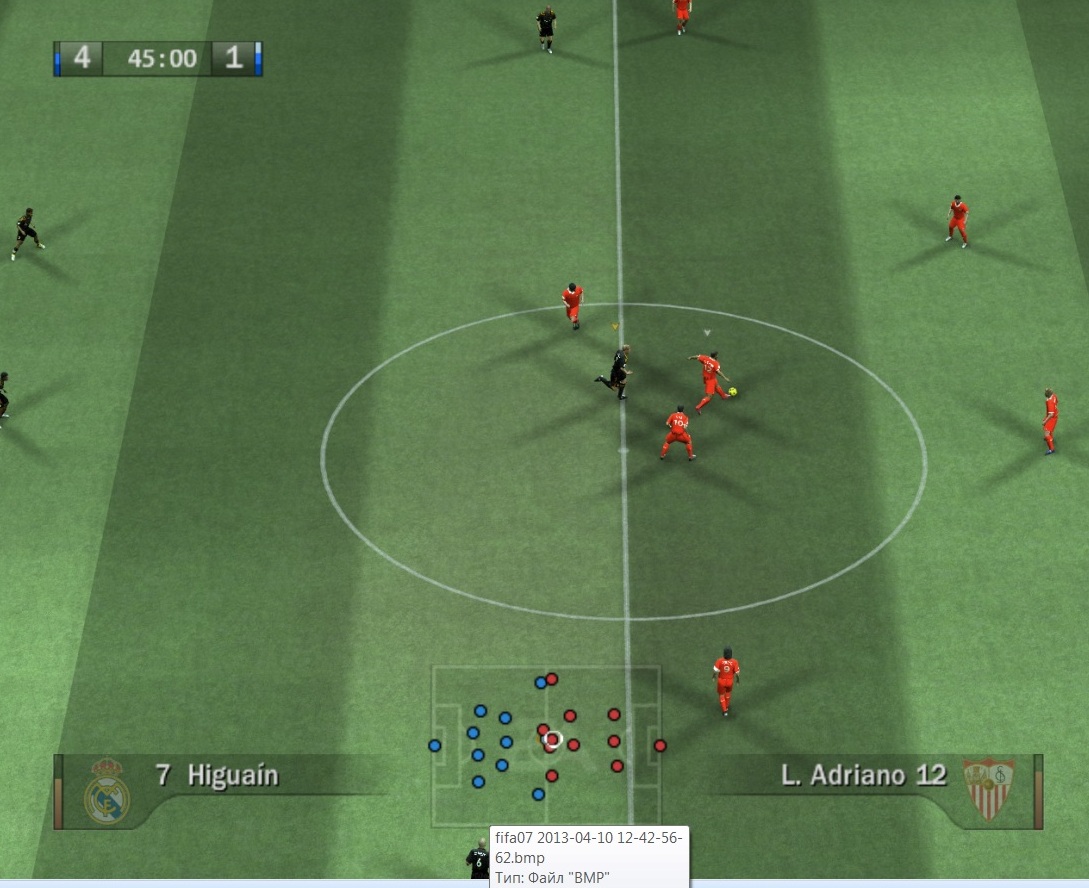The width and height of the screenshot is (1089, 888).
Task: Click the fifa07 BMP file tooltip
Action: [588, 857]
